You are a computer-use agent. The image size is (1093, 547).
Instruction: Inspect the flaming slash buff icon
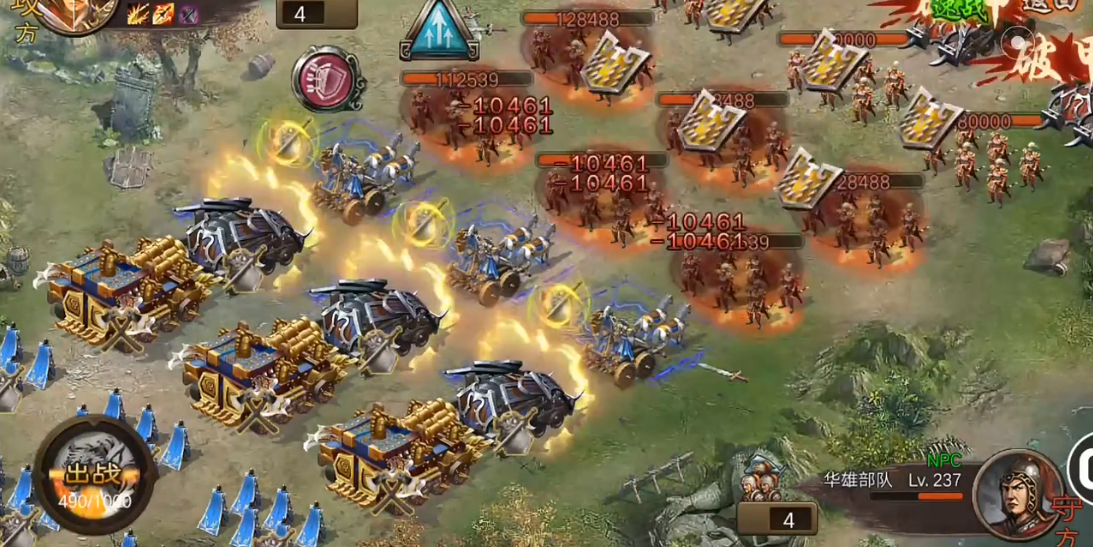(138, 14)
